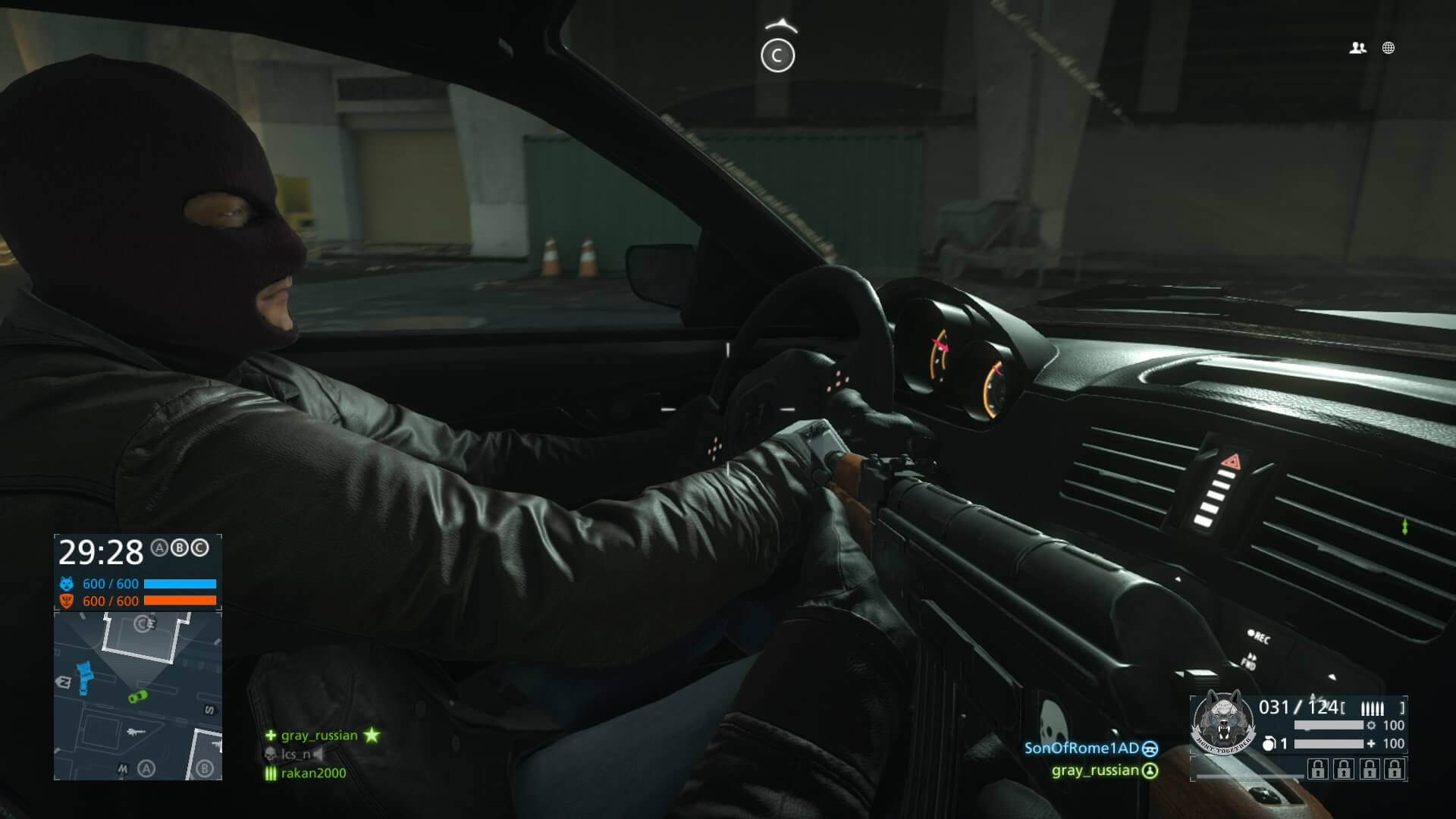The width and height of the screenshot is (1456, 819).
Task: Click the steering wheel icon beside SonOfRome1AD
Action: click(x=1149, y=749)
